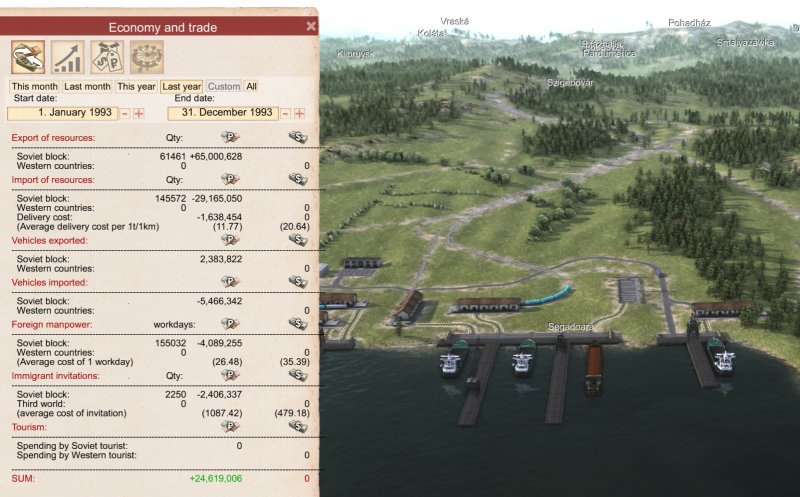Switch to the Custom date range

pyautogui.click(x=224, y=87)
